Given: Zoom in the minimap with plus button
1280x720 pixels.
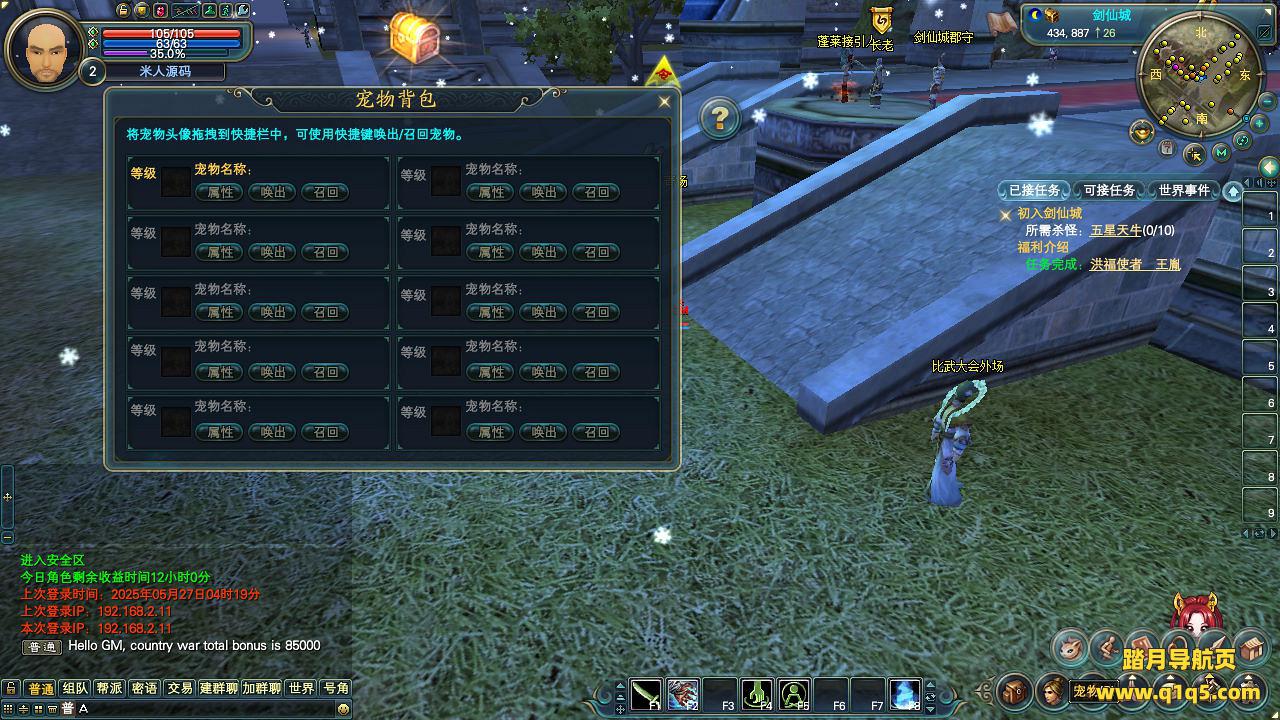Looking at the screenshot, I should pos(1259,122).
